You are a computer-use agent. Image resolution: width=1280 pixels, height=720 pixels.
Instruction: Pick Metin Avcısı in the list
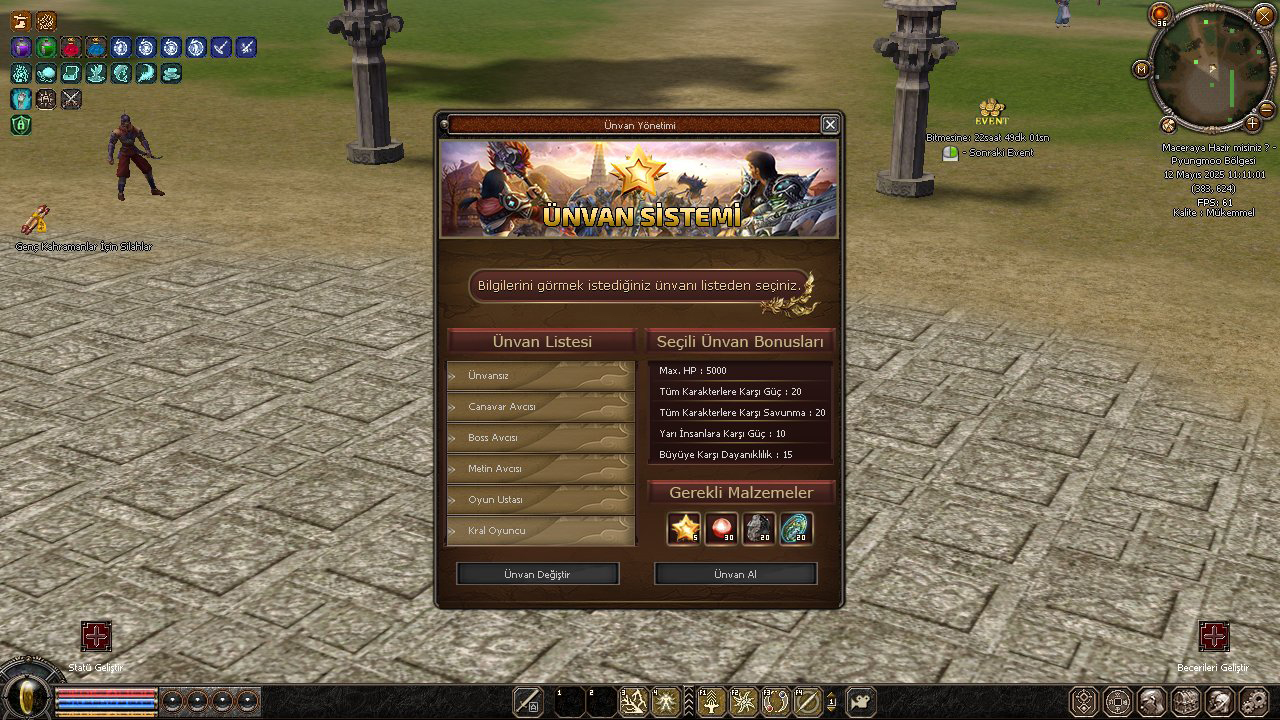(x=540, y=469)
